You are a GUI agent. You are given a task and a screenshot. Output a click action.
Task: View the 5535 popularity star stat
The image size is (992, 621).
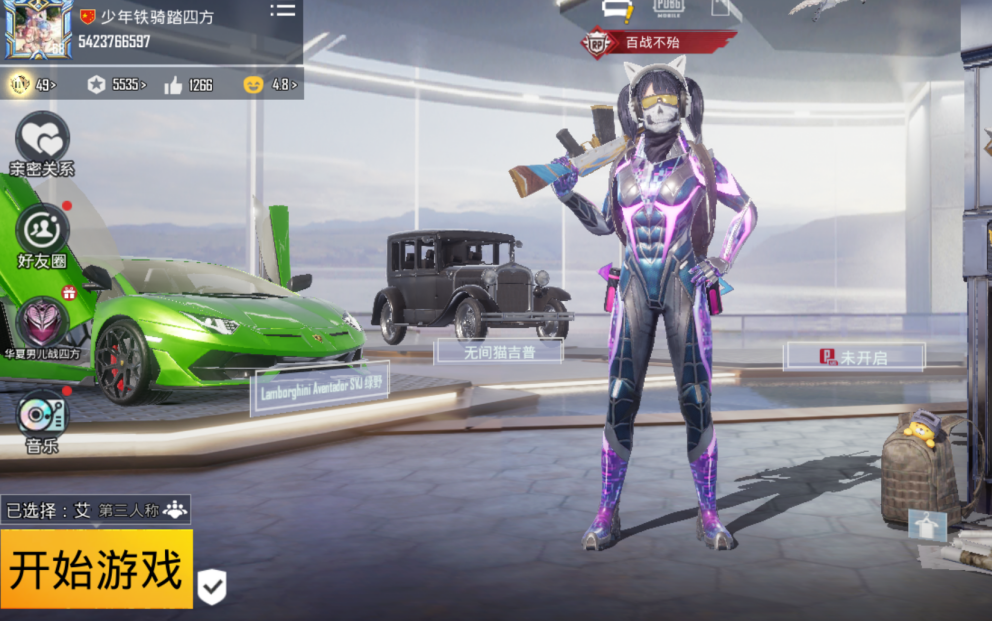(115, 85)
